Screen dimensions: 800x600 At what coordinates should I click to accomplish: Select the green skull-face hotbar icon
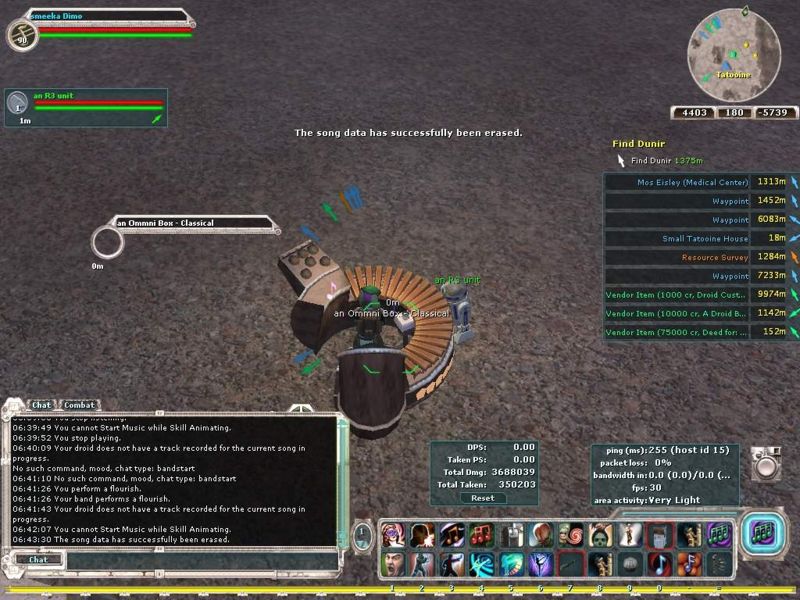point(599,535)
